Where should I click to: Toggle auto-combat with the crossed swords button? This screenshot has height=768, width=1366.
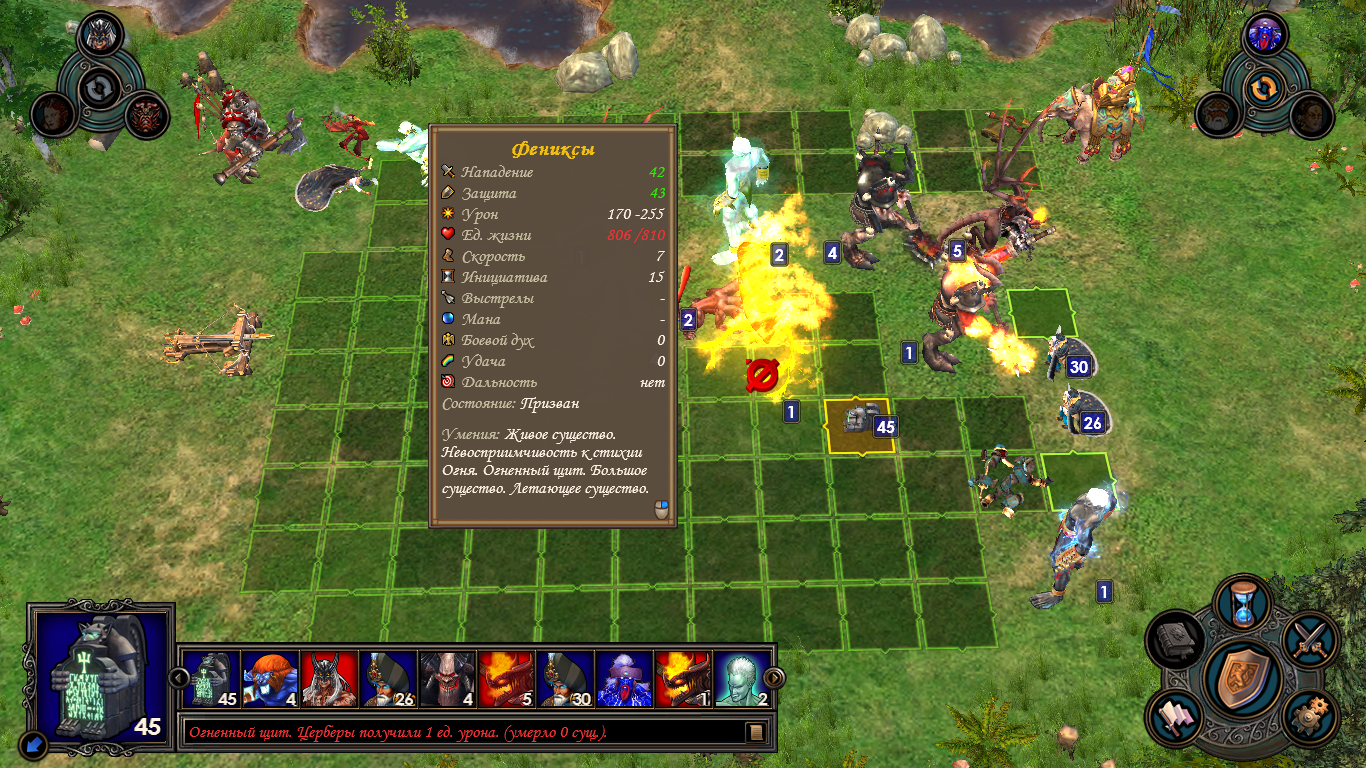coord(1308,637)
